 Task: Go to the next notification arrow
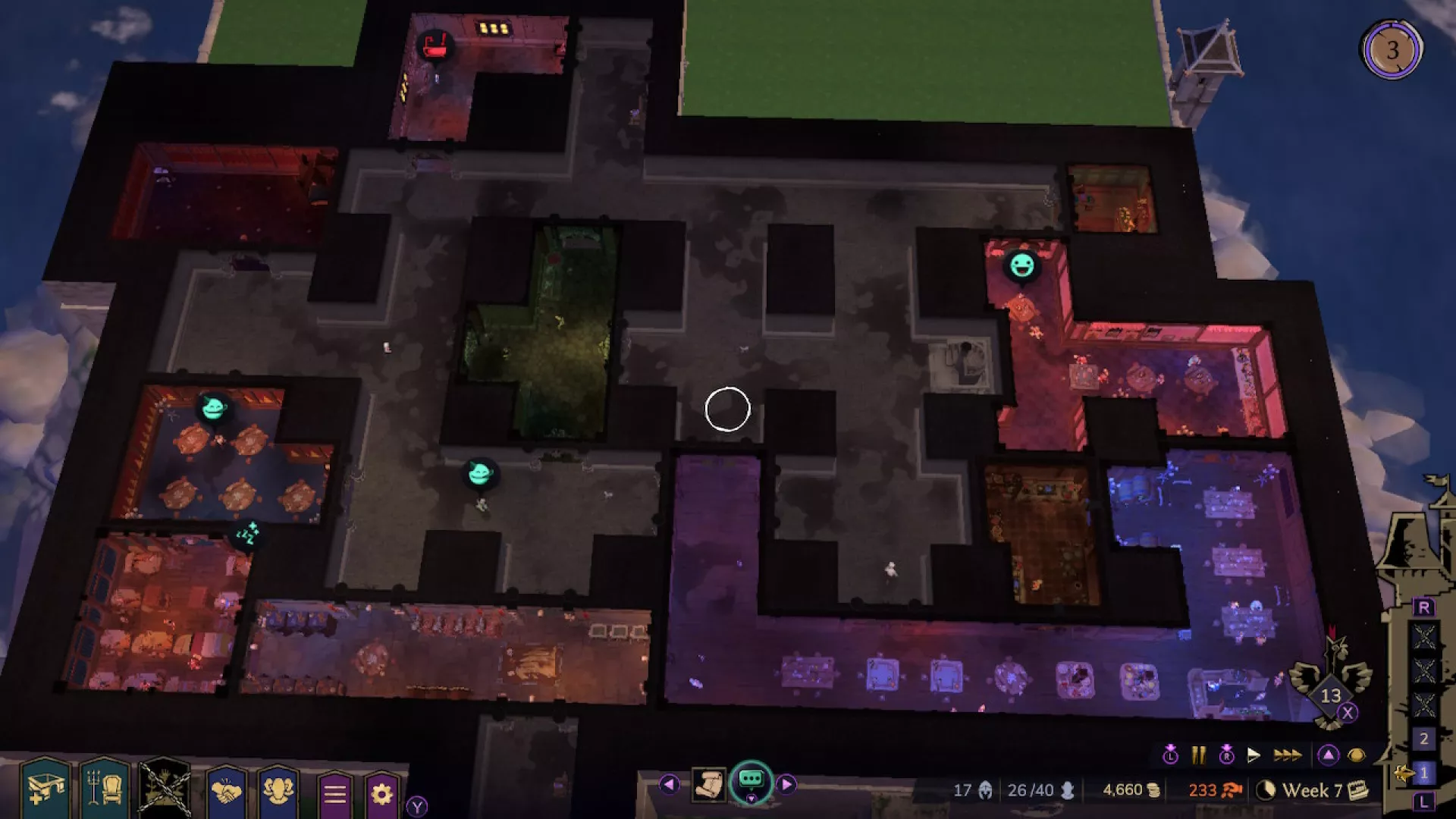point(786,784)
